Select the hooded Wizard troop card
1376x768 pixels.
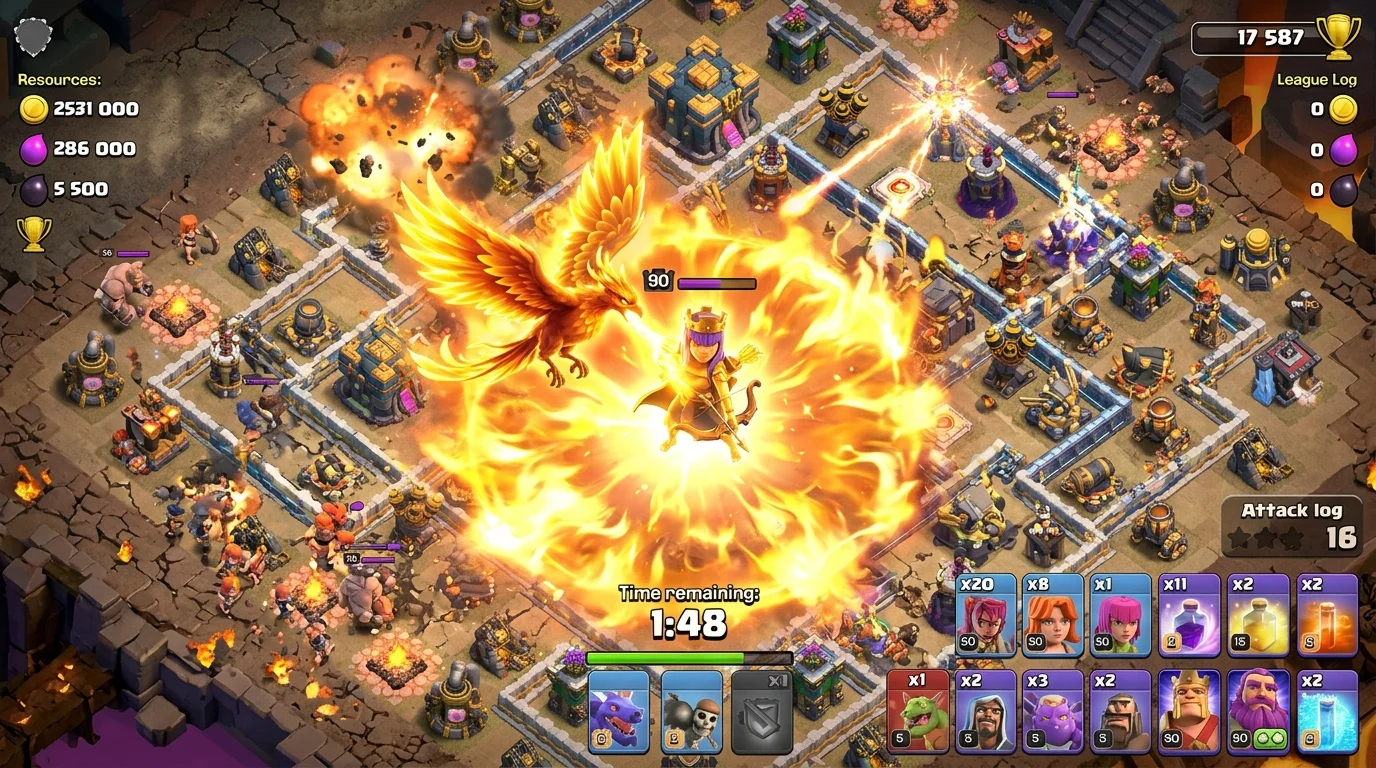[x=987, y=712]
